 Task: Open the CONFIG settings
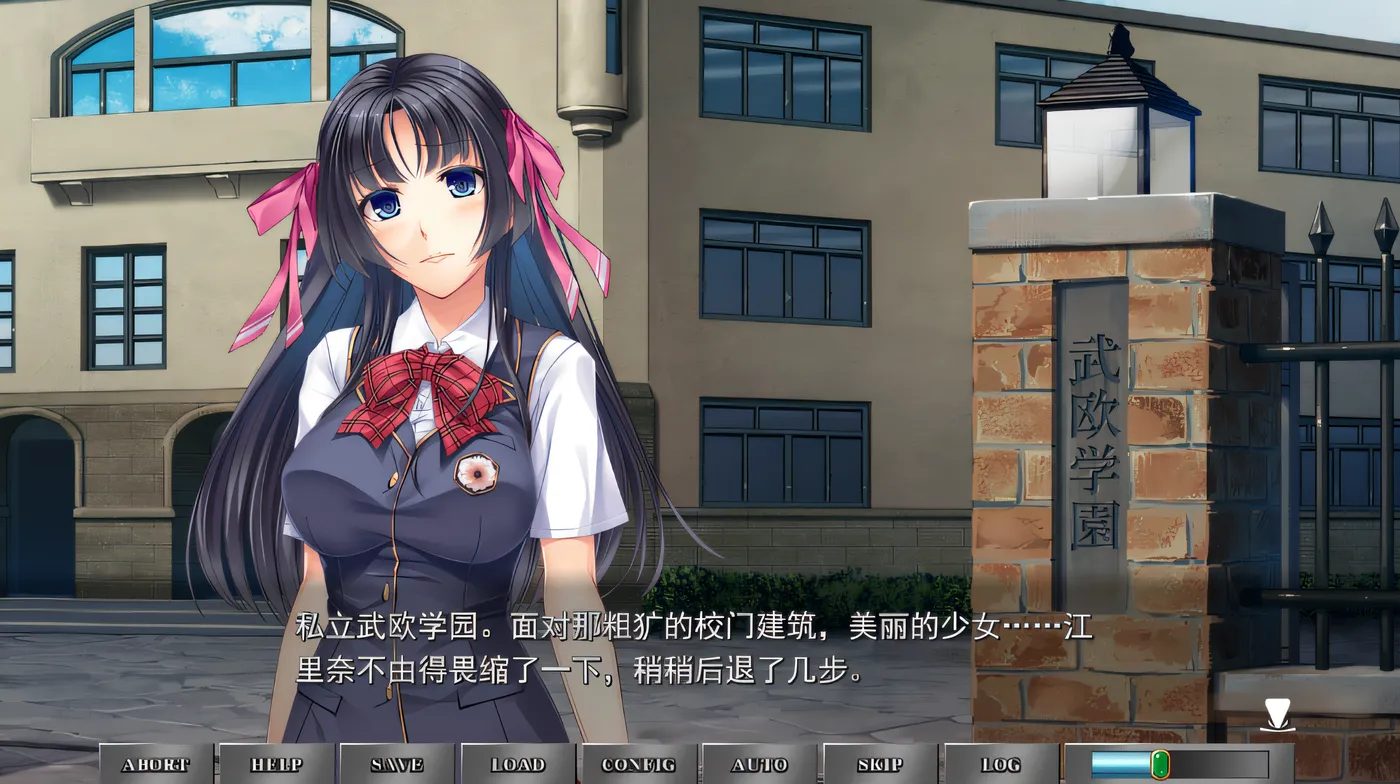point(639,765)
